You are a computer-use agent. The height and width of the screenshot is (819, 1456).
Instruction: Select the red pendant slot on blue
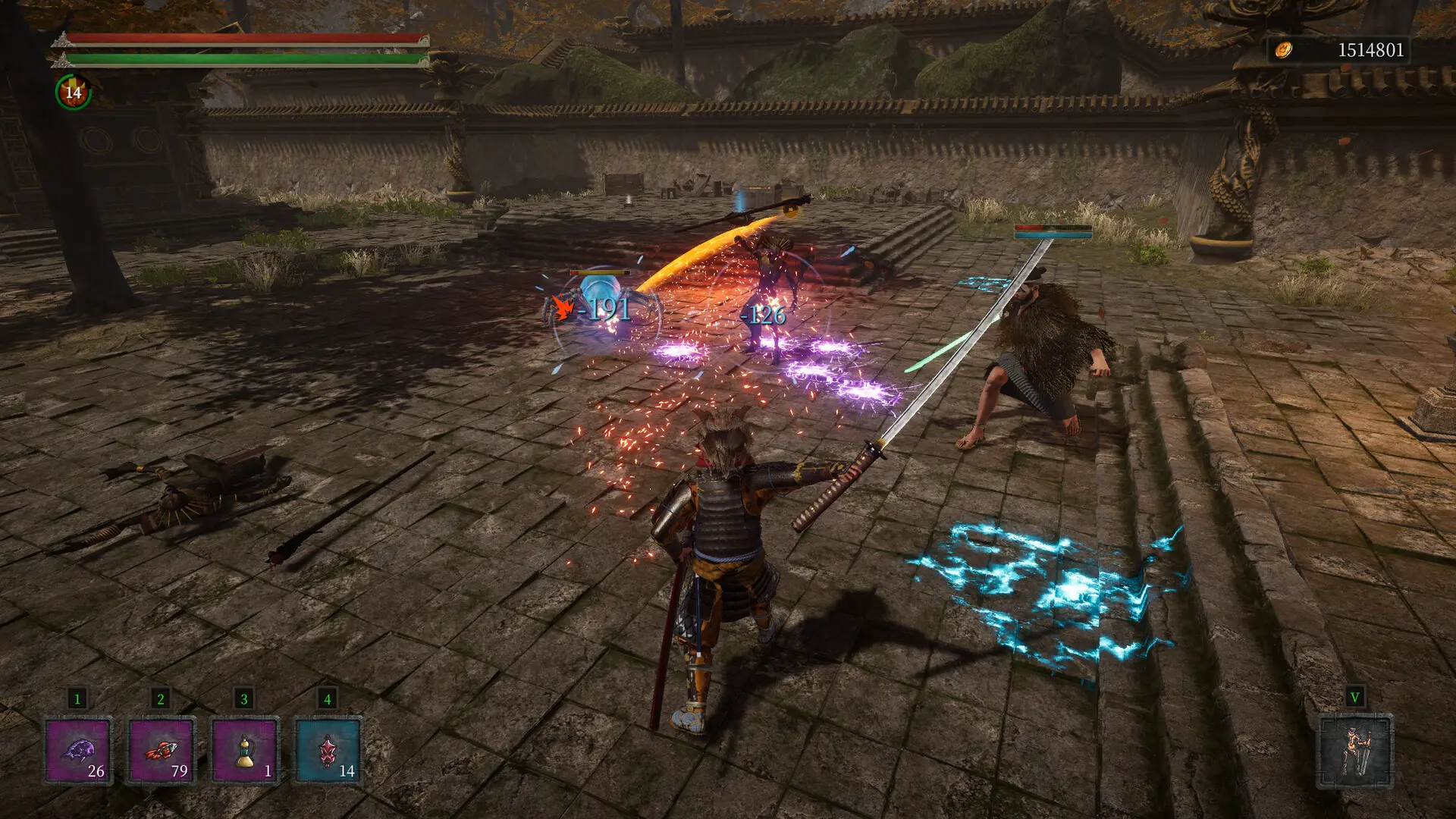pos(328,751)
